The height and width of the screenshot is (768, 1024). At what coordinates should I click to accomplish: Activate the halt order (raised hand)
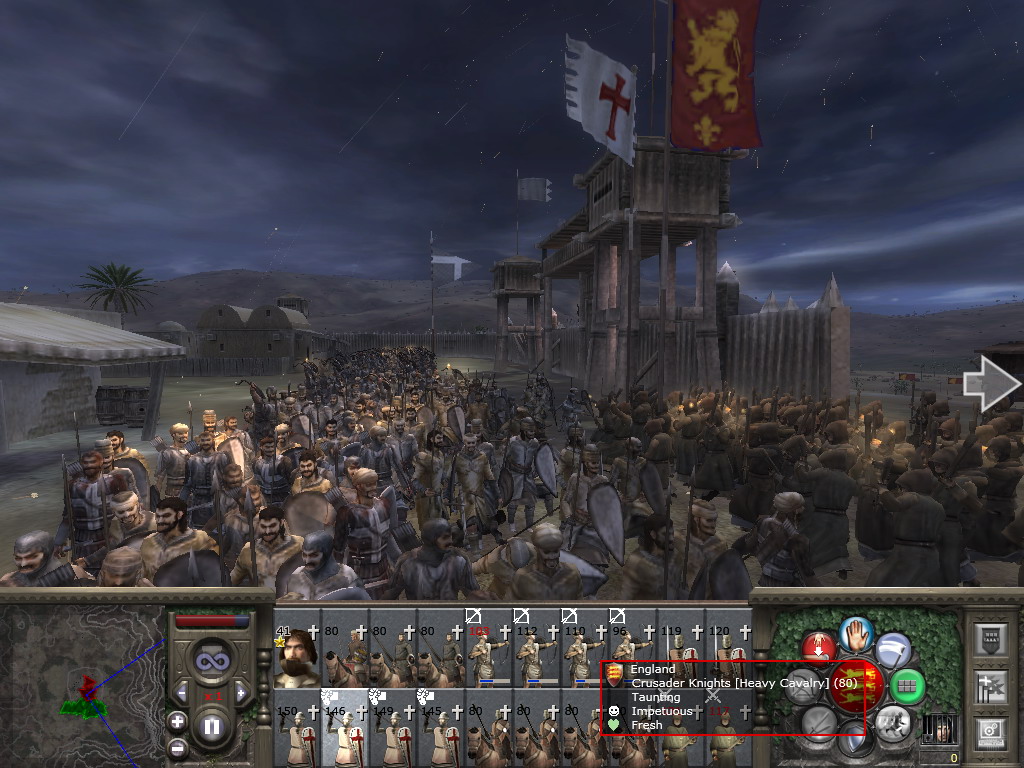pyautogui.click(x=857, y=632)
